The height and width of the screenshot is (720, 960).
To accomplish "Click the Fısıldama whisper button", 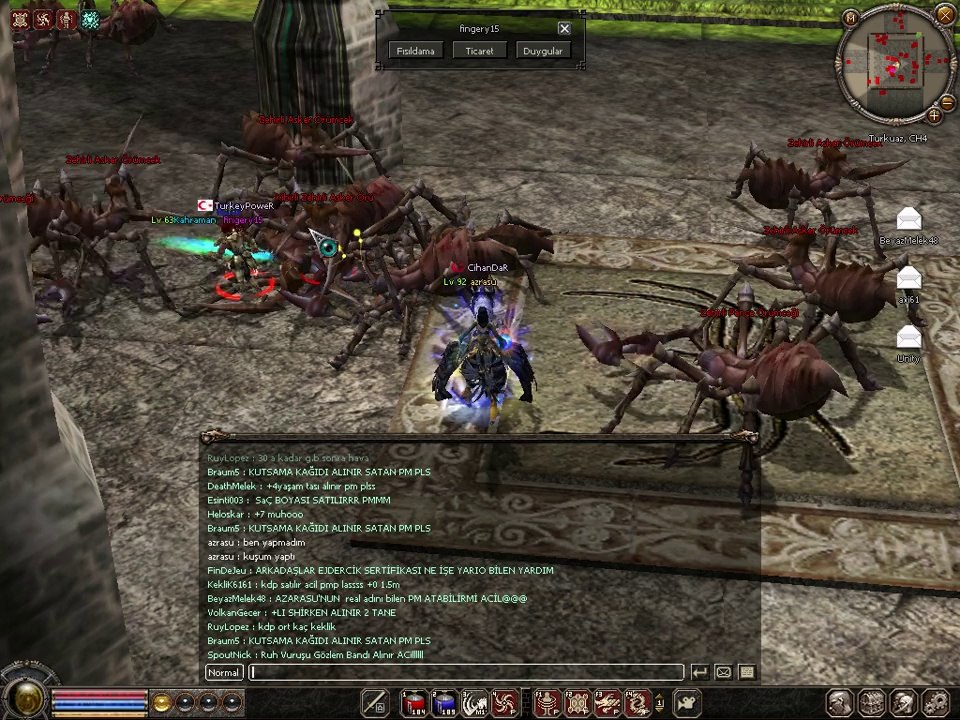I will [415, 51].
